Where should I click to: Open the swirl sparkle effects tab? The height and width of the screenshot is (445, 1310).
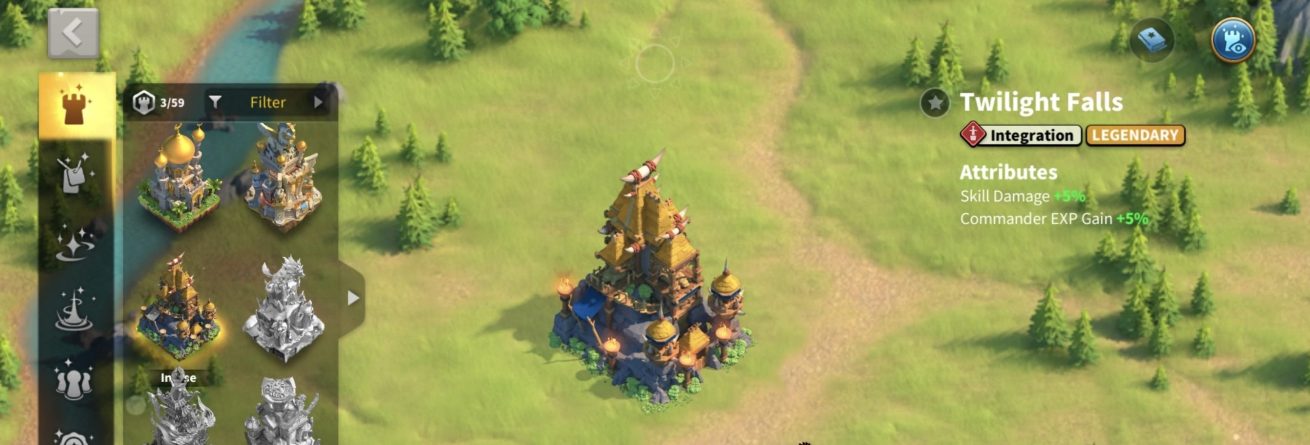pos(76,245)
